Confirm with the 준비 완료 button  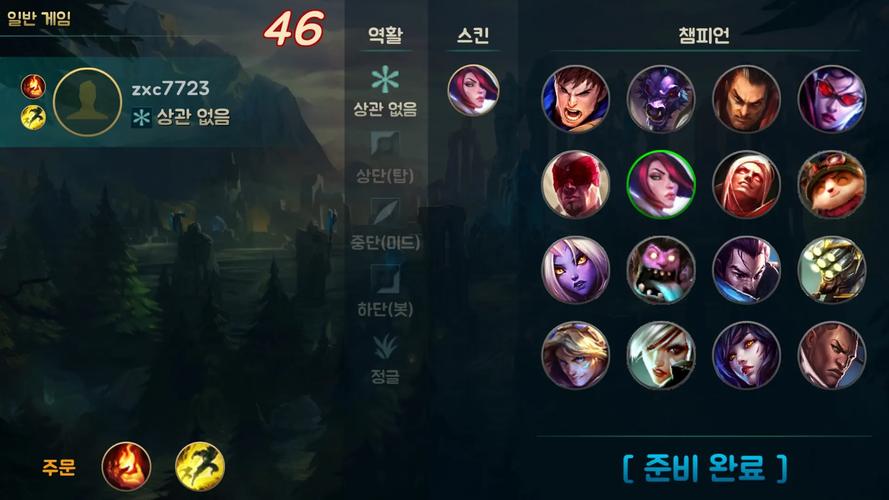point(704,466)
